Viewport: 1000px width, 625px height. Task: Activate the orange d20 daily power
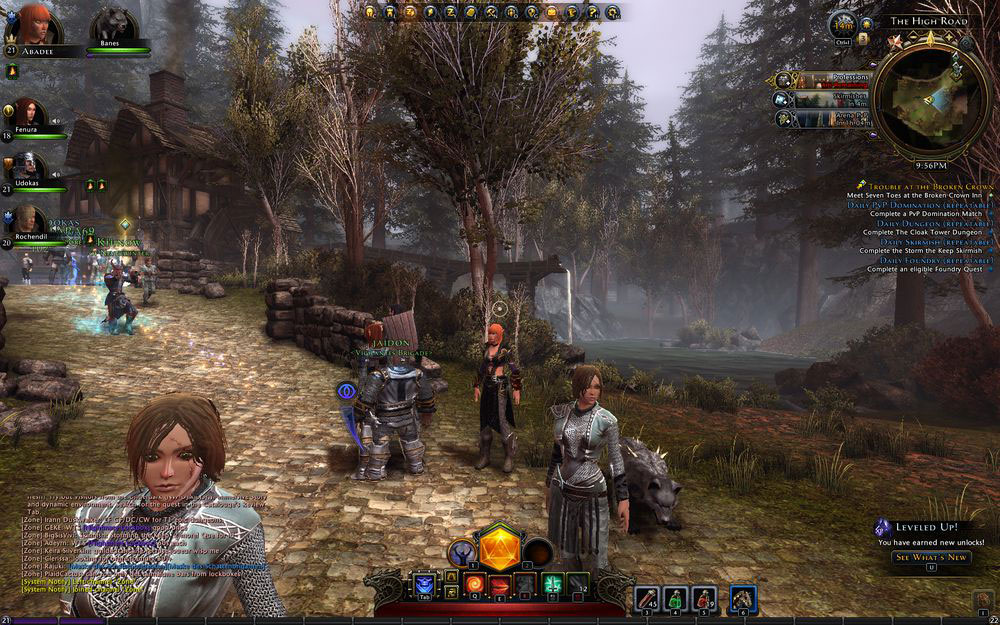(498, 548)
